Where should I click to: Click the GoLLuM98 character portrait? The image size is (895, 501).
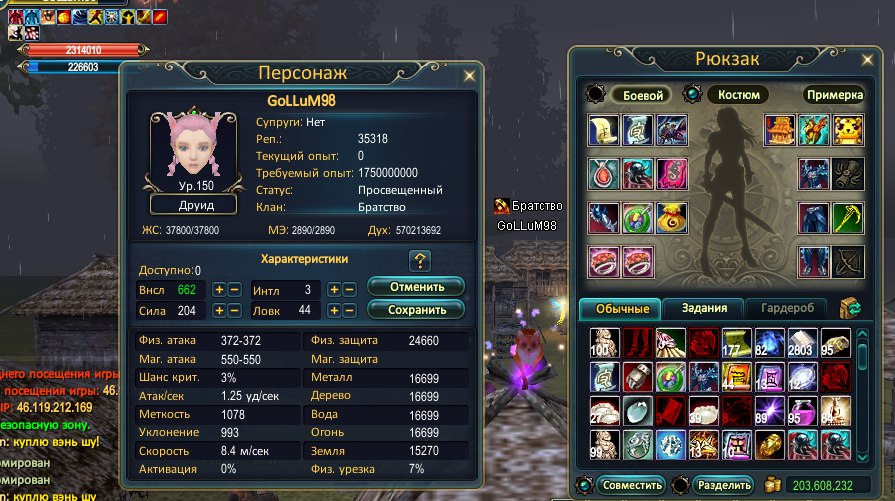[x=194, y=150]
